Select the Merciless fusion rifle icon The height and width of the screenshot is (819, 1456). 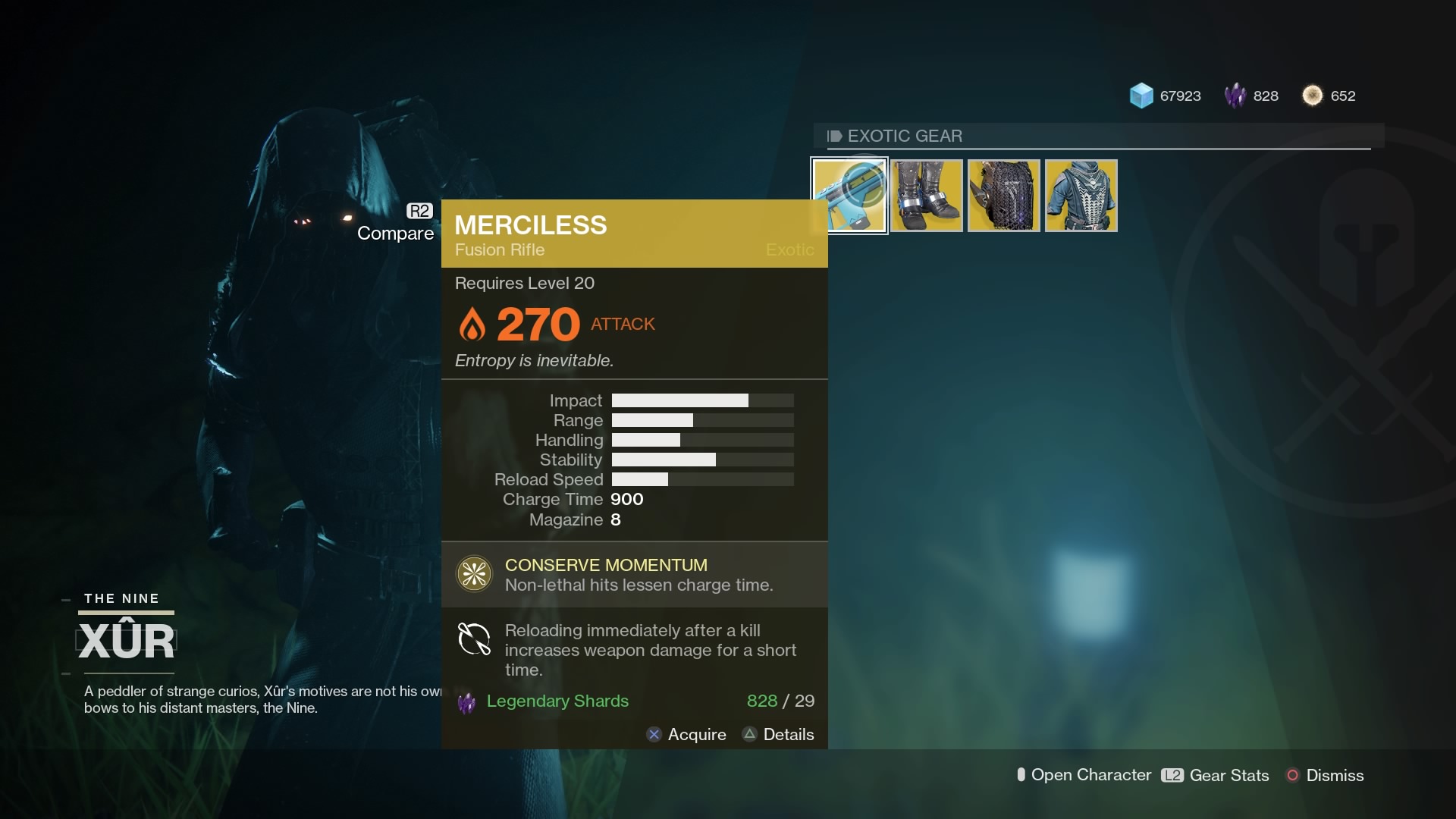point(850,195)
